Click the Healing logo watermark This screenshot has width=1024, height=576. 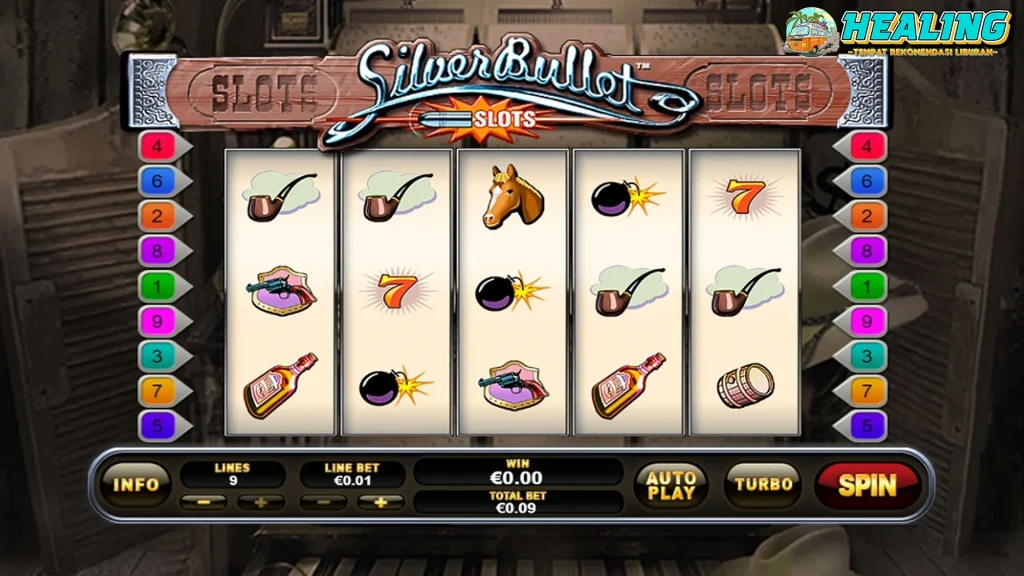[x=897, y=30]
